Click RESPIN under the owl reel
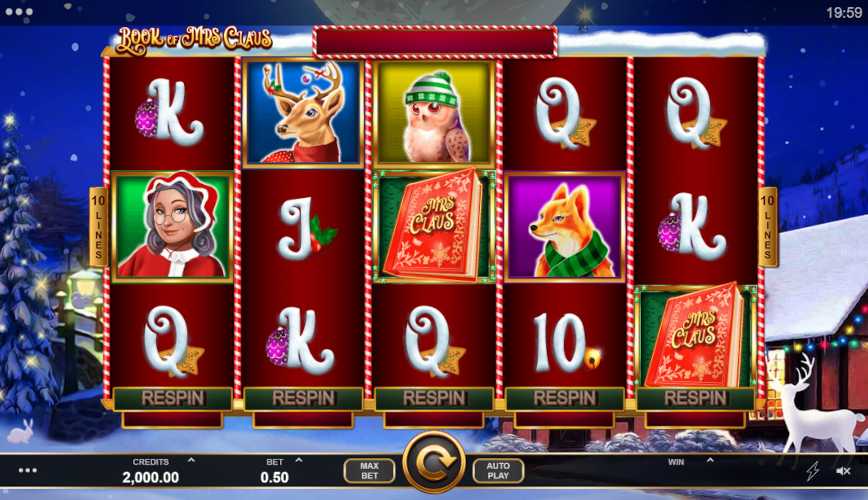This screenshot has width=868, height=500. (434, 398)
